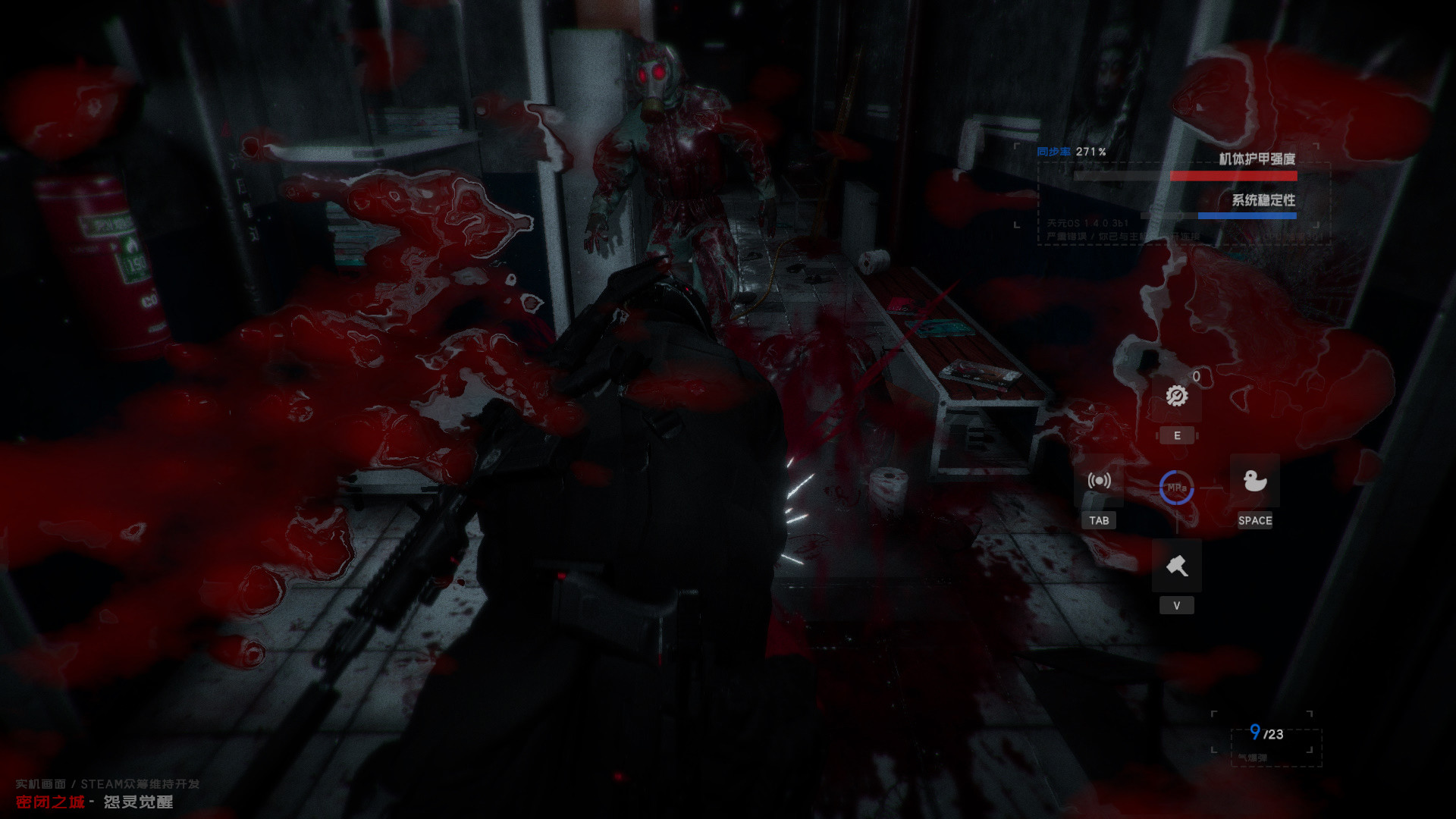The height and width of the screenshot is (819, 1456).
Task: Click the hammer melee icon above the V key
Action: (x=1176, y=565)
